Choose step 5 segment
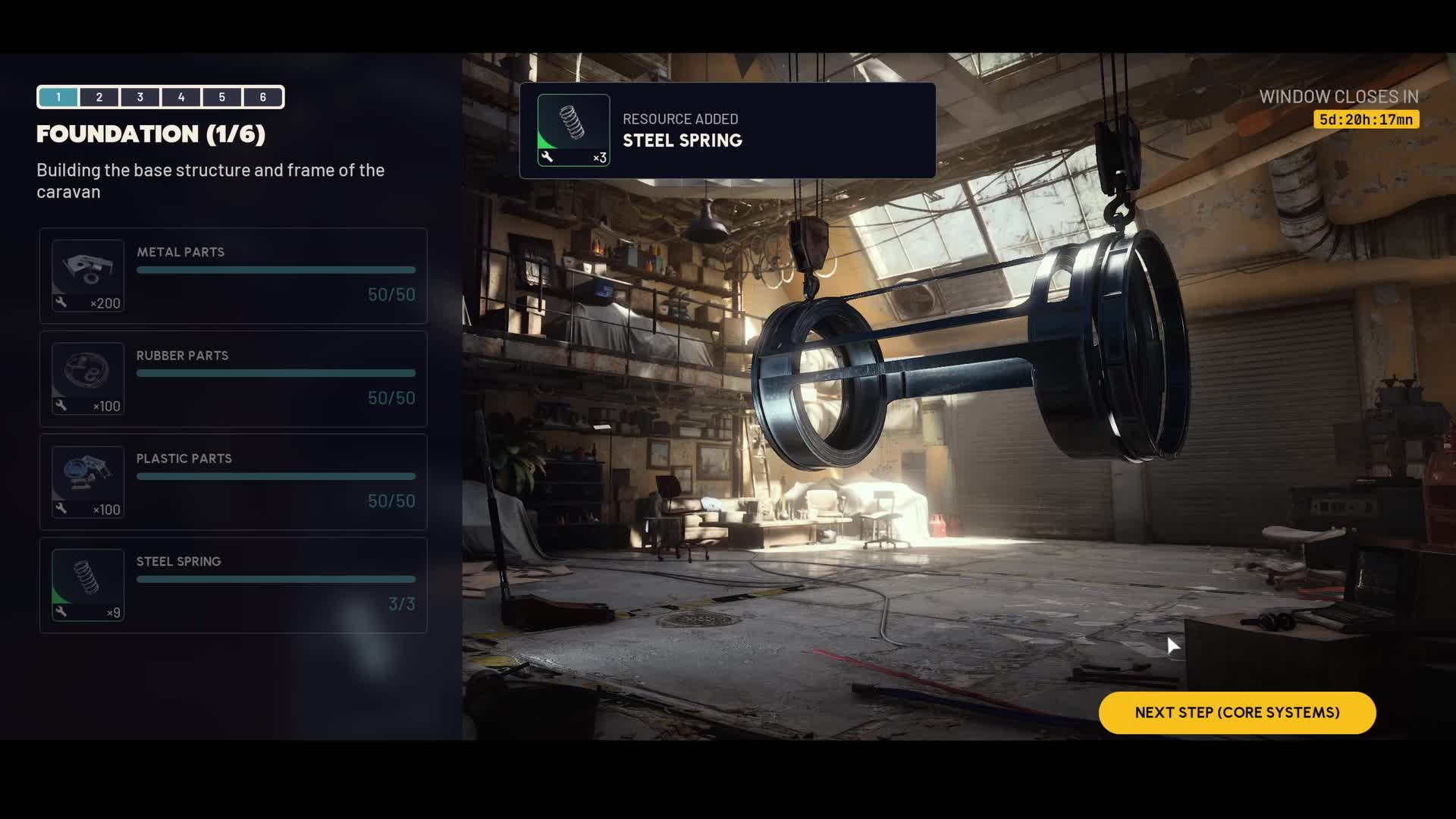The image size is (1456, 819). (x=222, y=97)
